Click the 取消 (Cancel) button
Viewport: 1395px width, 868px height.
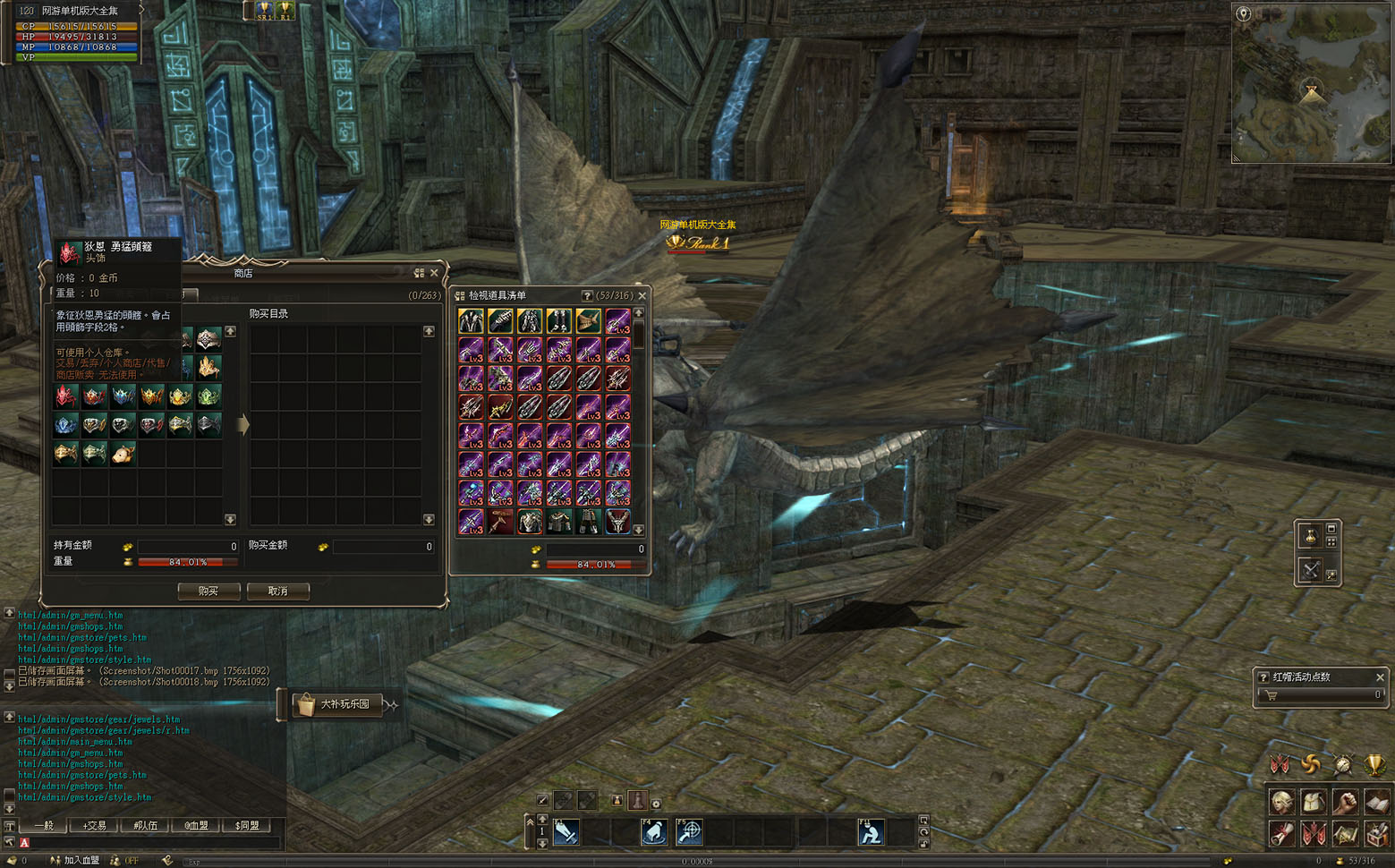click(277, 591)
